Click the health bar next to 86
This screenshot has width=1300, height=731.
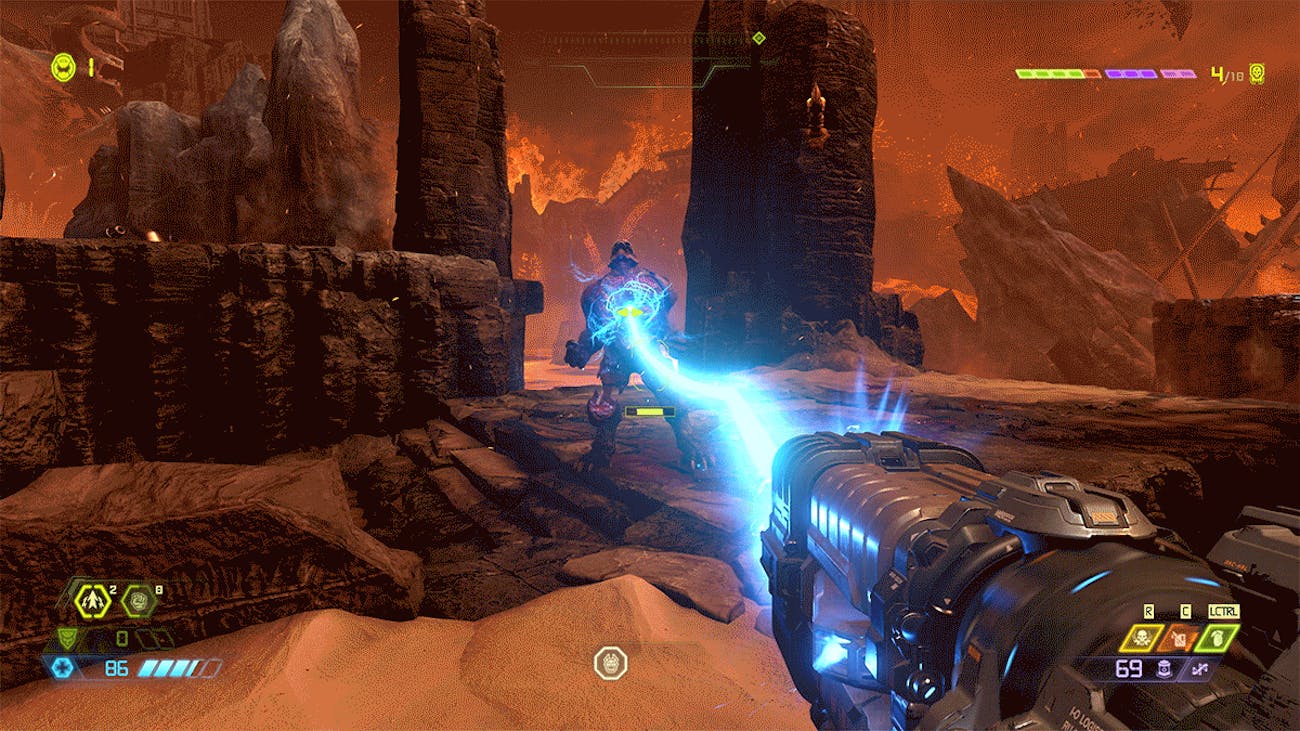165,667
